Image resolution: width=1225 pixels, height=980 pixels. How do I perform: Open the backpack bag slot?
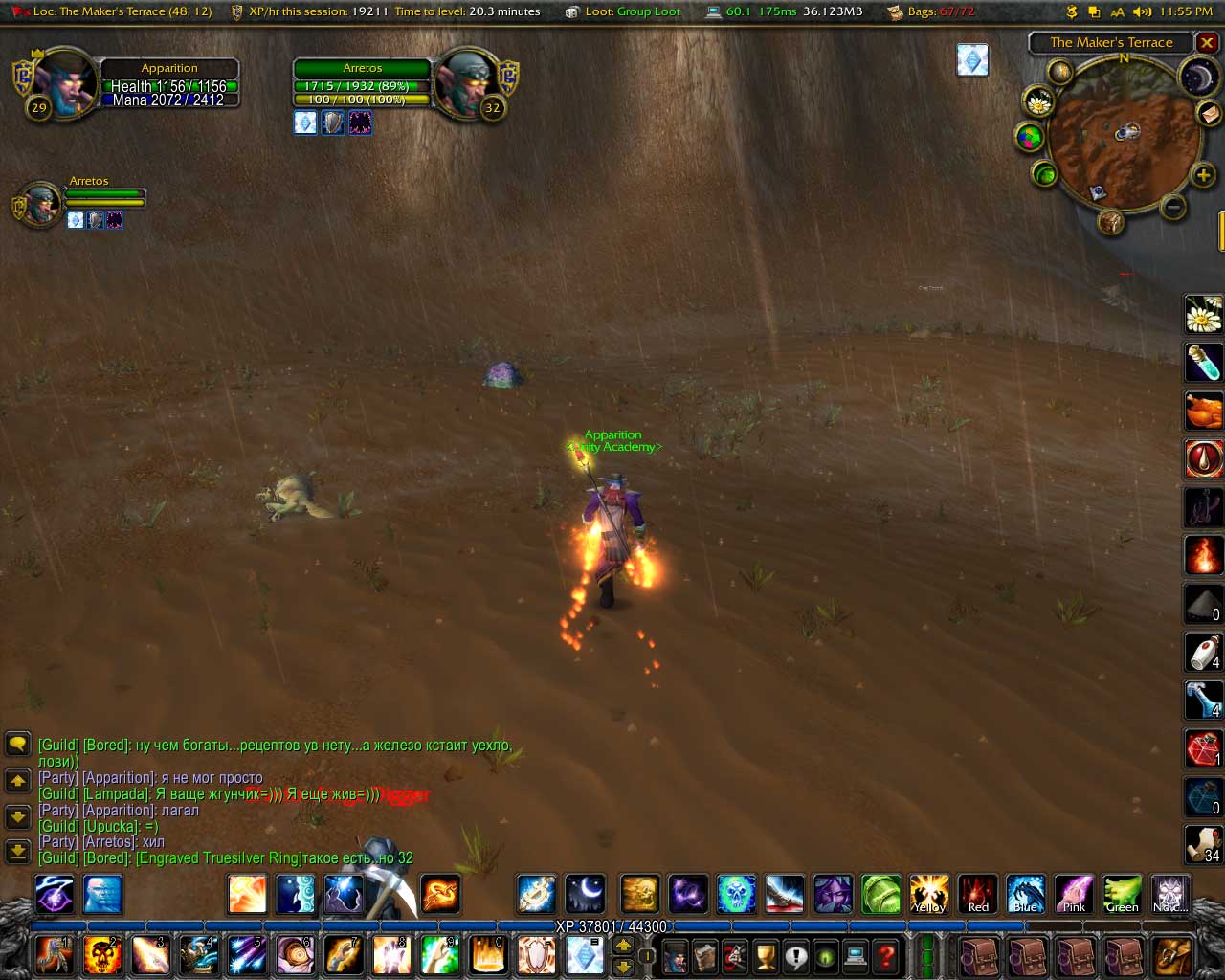tap(1172, 955)
